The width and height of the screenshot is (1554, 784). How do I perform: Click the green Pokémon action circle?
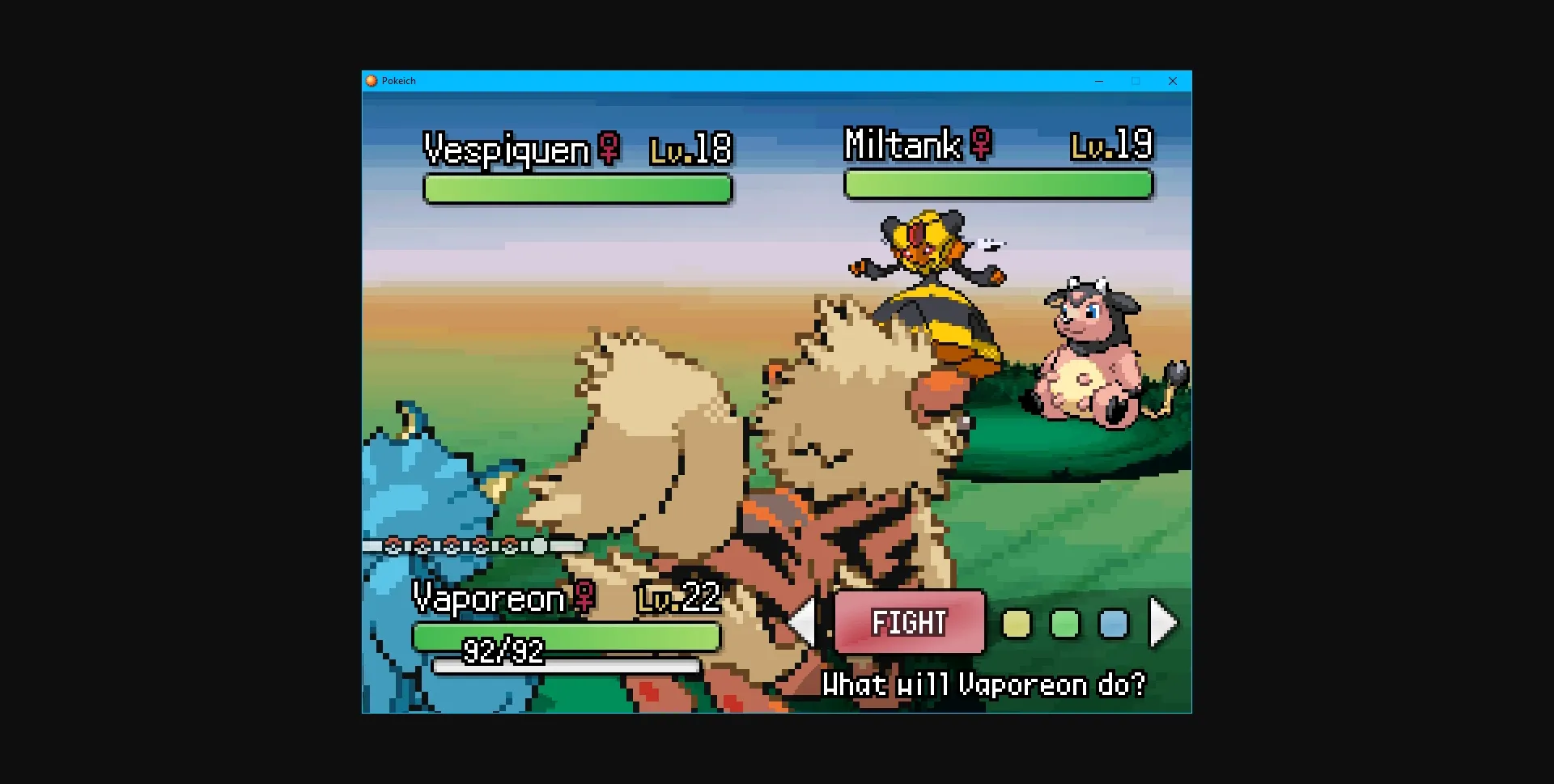click(x=1067, y=624)
